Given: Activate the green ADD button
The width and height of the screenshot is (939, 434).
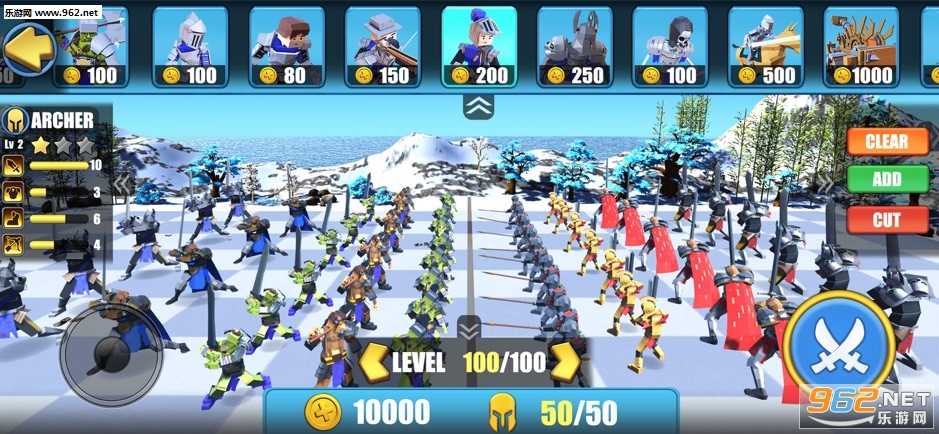Looking at the screenshot, I should (x=886, y=180).
